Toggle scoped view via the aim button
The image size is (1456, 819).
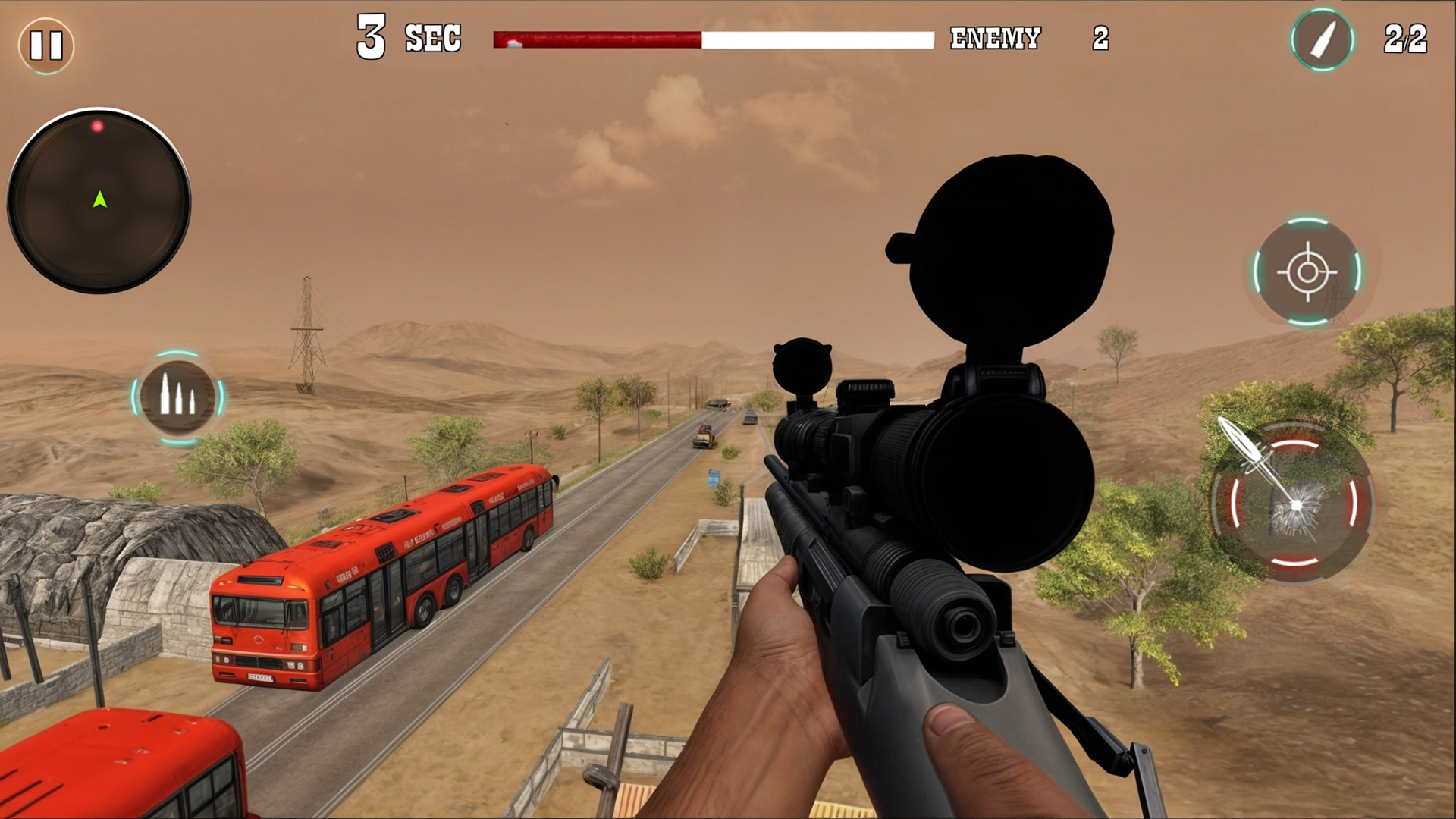(x=1307, y=273)
